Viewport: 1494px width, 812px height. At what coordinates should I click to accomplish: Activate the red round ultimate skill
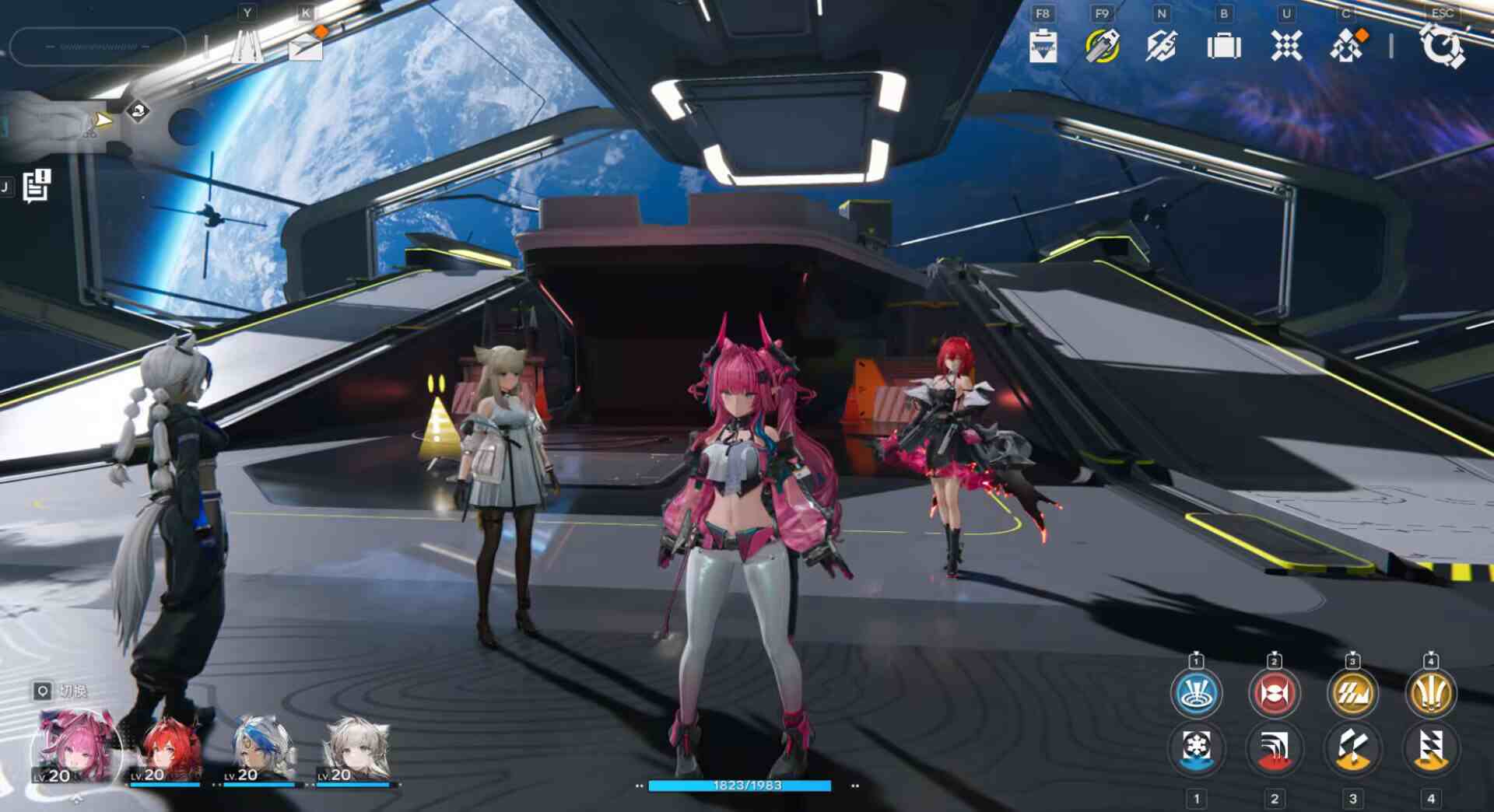click(x=1274, y=693)
